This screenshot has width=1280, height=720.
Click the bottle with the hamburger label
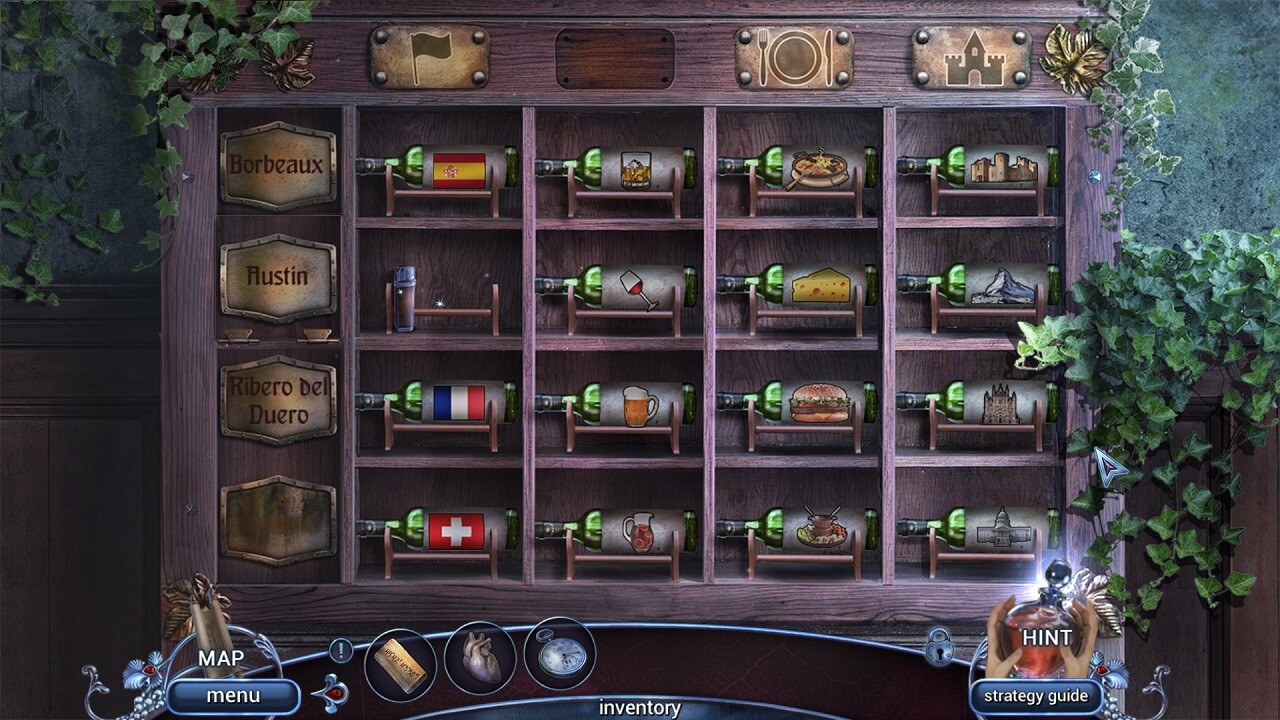click(x=818, y=402)
